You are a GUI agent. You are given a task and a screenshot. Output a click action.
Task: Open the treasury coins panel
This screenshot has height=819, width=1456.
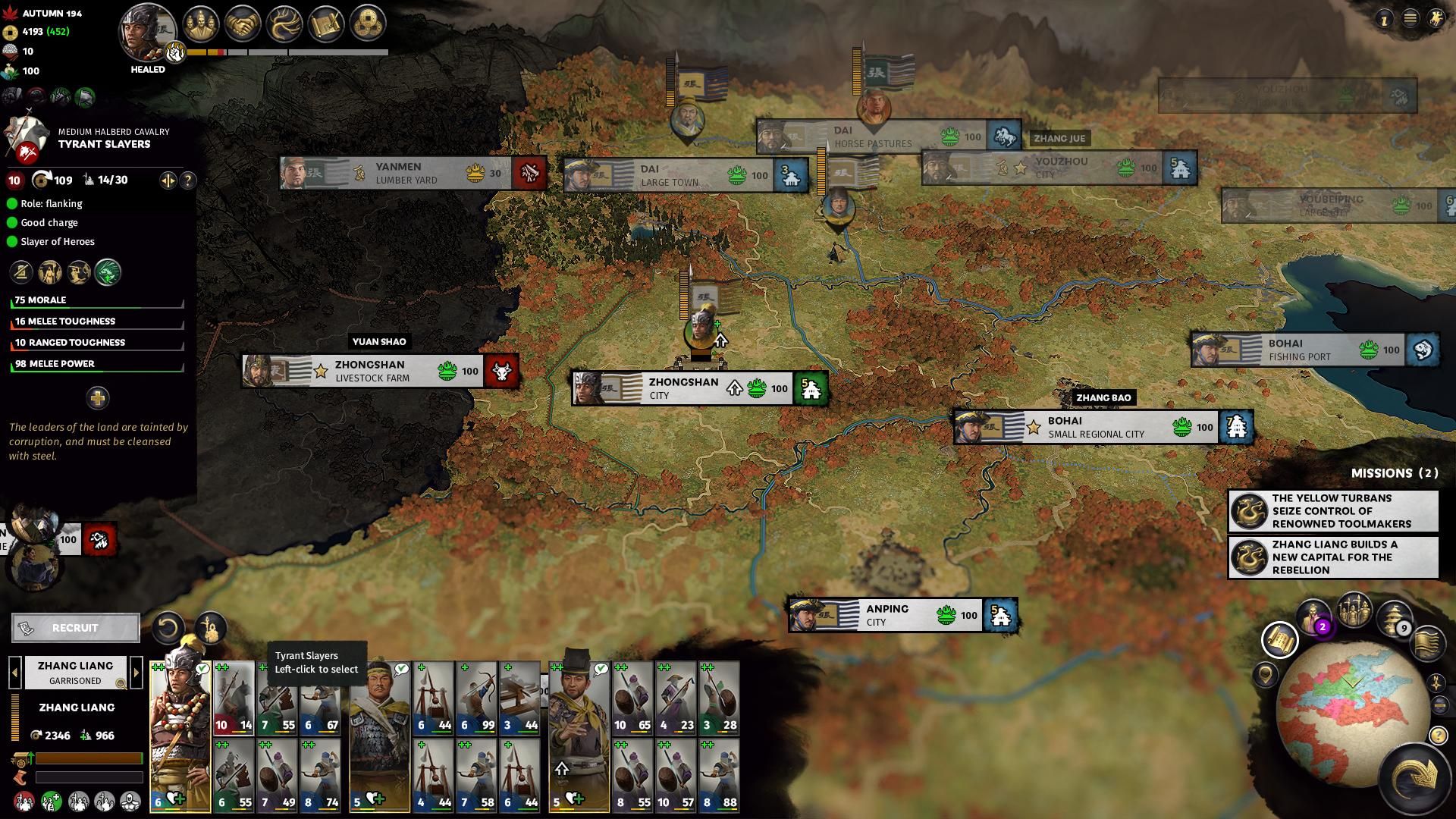(x=367, y=24)
